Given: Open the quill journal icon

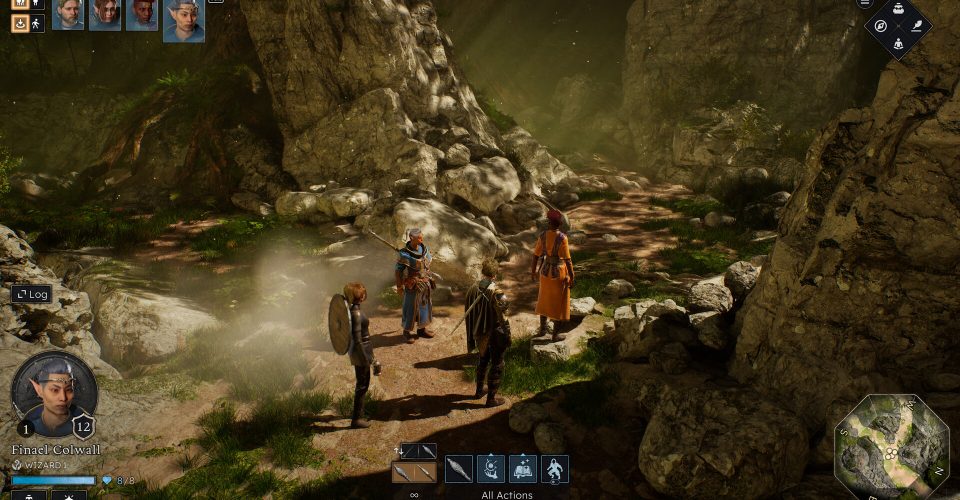Looking at the screenshot, I should coord(915,26).
